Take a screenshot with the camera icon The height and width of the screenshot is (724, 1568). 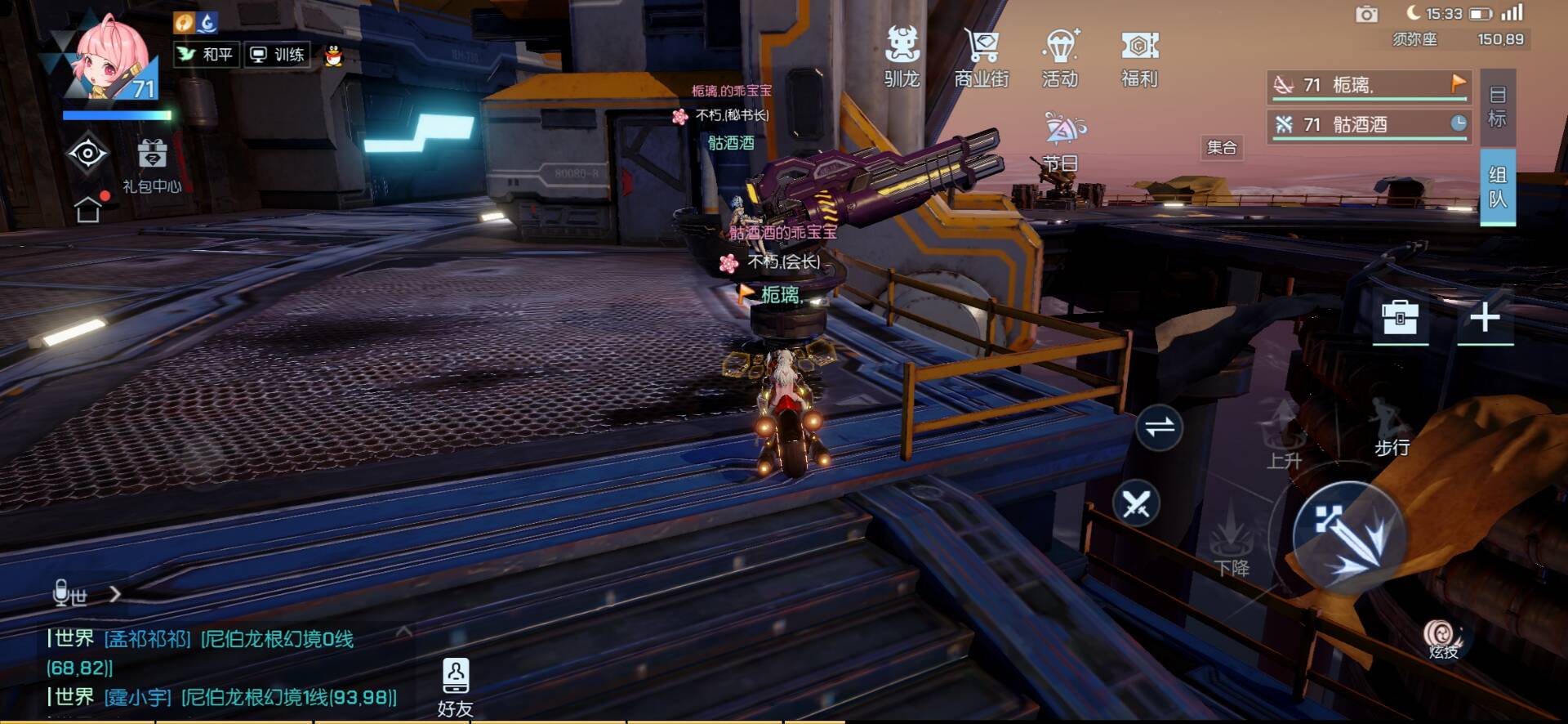coord(1366,14)
